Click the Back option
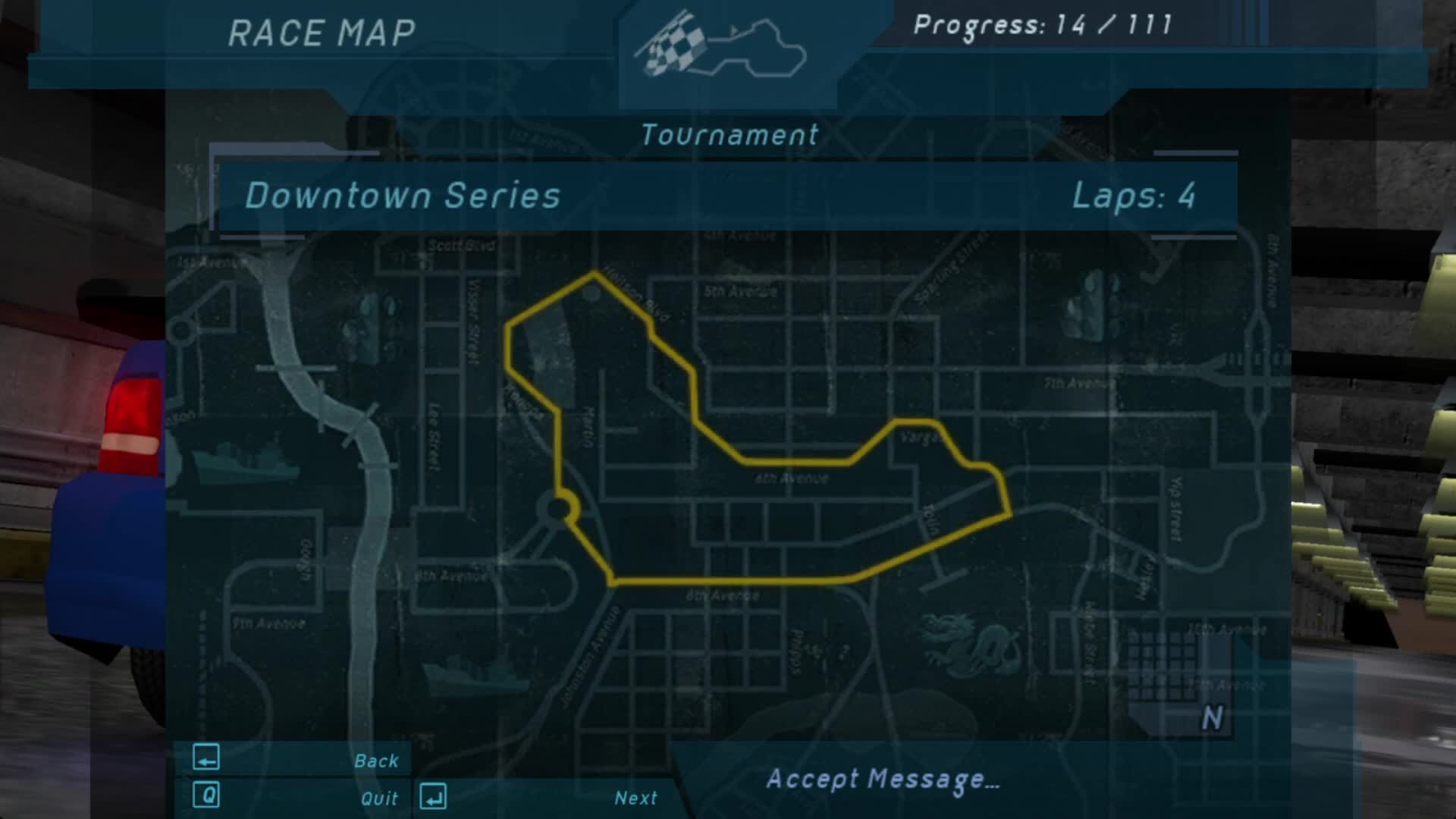The height and width of the screenshot is (819, 1456). 377,759
